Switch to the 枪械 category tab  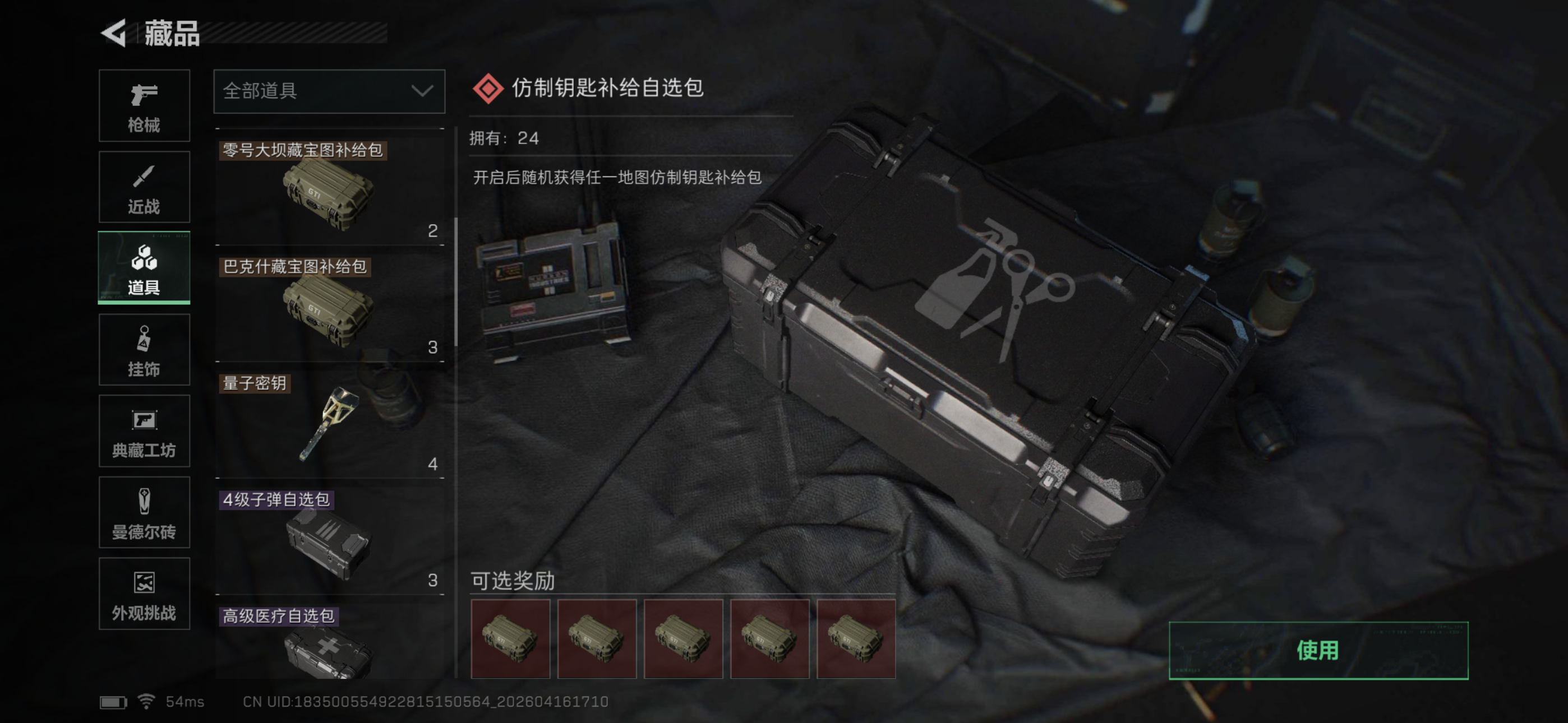(x=144, y=106)
